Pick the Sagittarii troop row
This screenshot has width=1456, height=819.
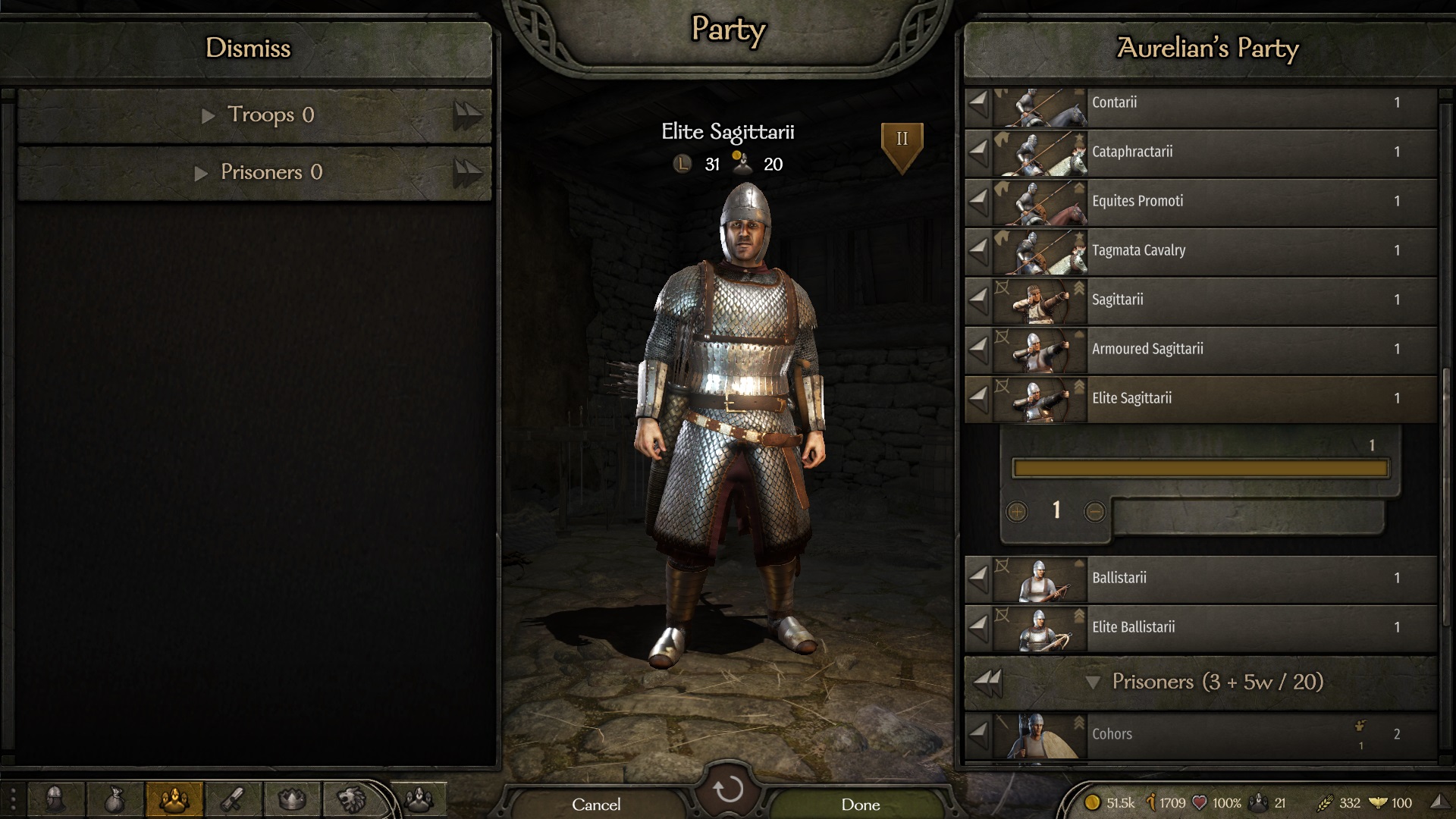(1244, 300)
